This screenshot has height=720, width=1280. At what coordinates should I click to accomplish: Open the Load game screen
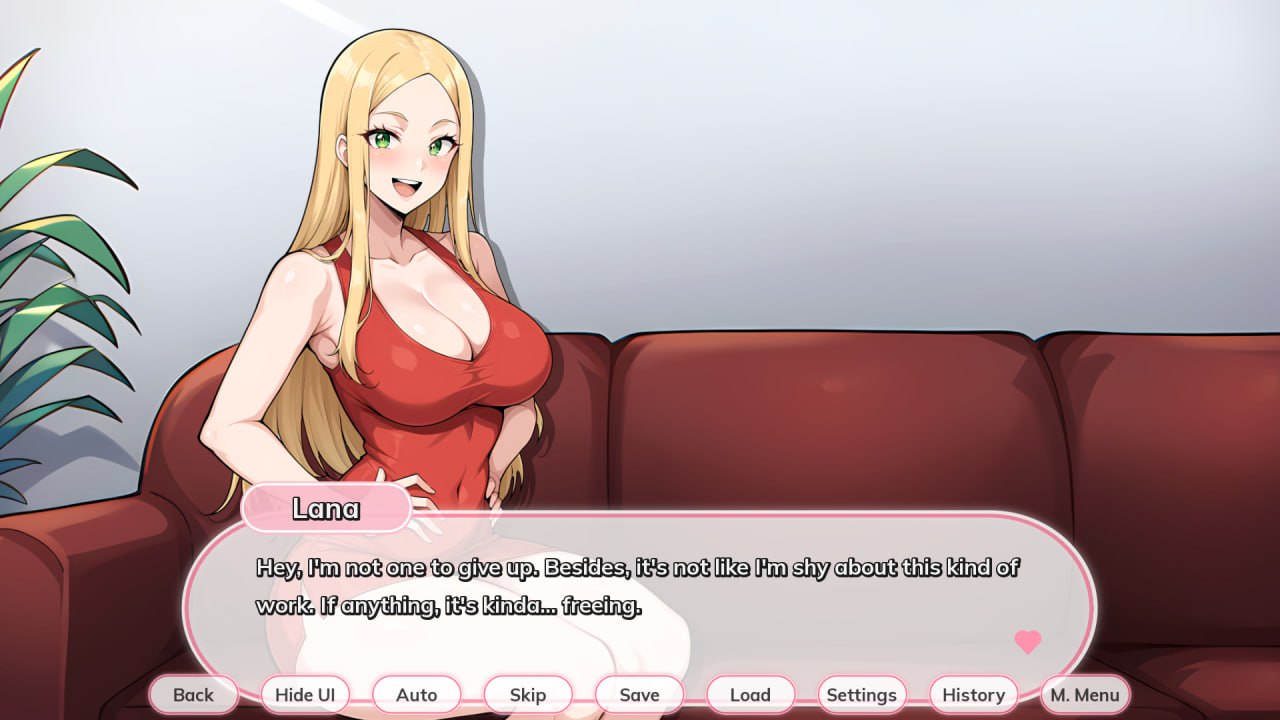[x=750, y=694]
